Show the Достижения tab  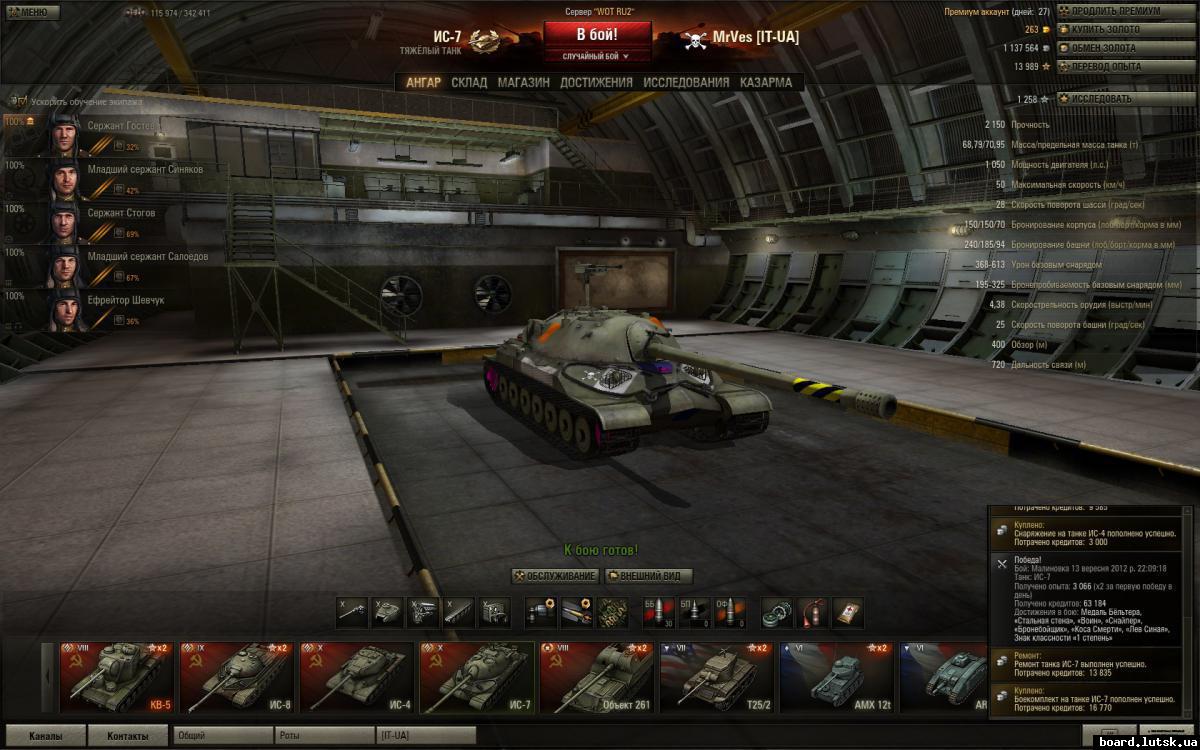[x=596, y=83]
